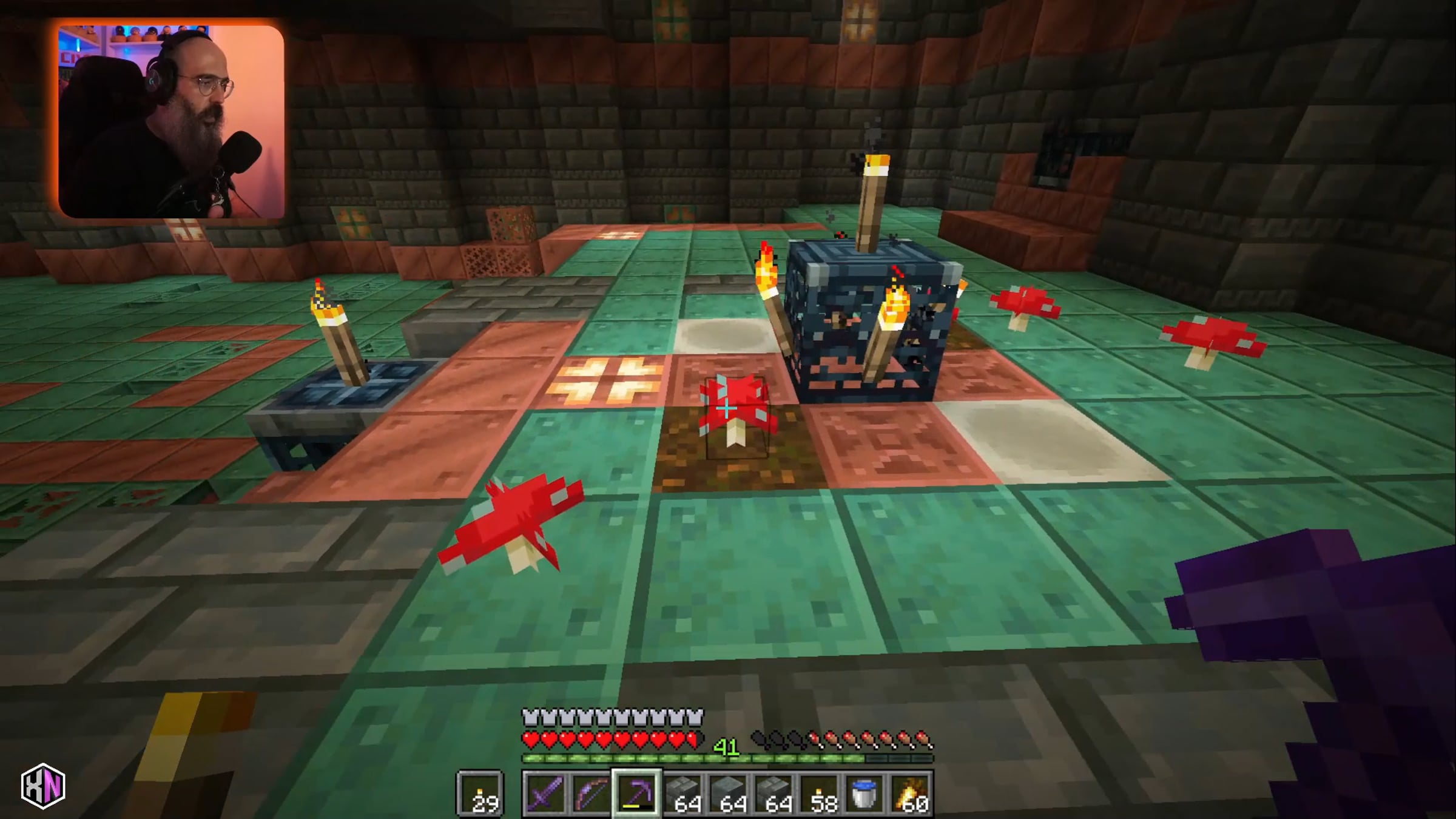Click the XN channel logo watermark
The width and height of the screenshot is (1456, 819).
click(x=43, y=786)
